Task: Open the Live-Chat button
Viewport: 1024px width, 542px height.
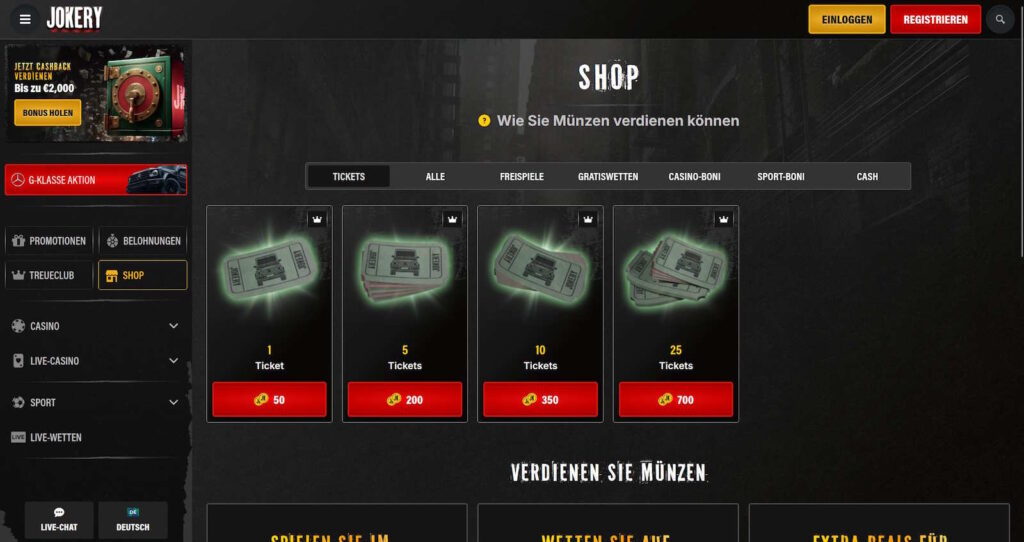Action: pyautogui.click(x=59, y=520)
